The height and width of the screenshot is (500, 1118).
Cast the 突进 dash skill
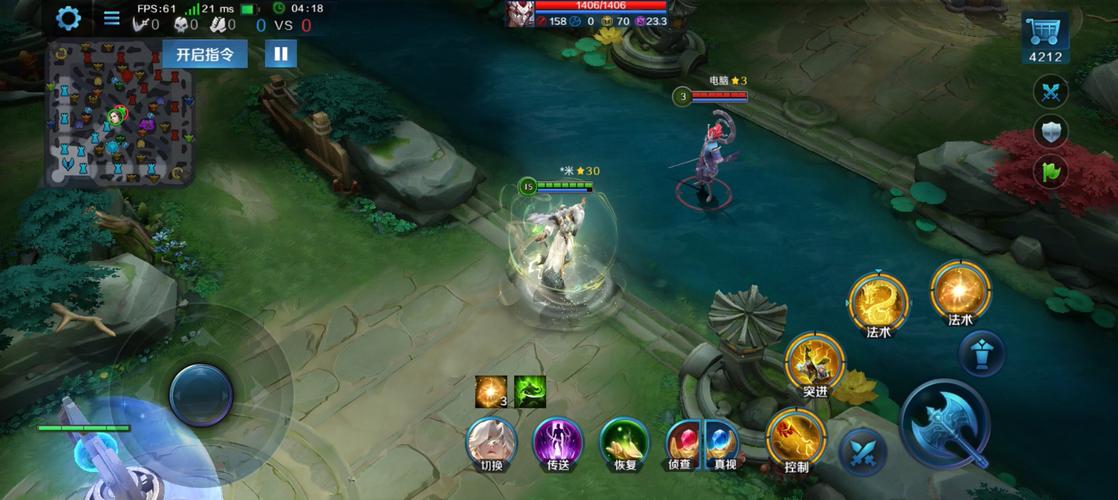point(814,362)
